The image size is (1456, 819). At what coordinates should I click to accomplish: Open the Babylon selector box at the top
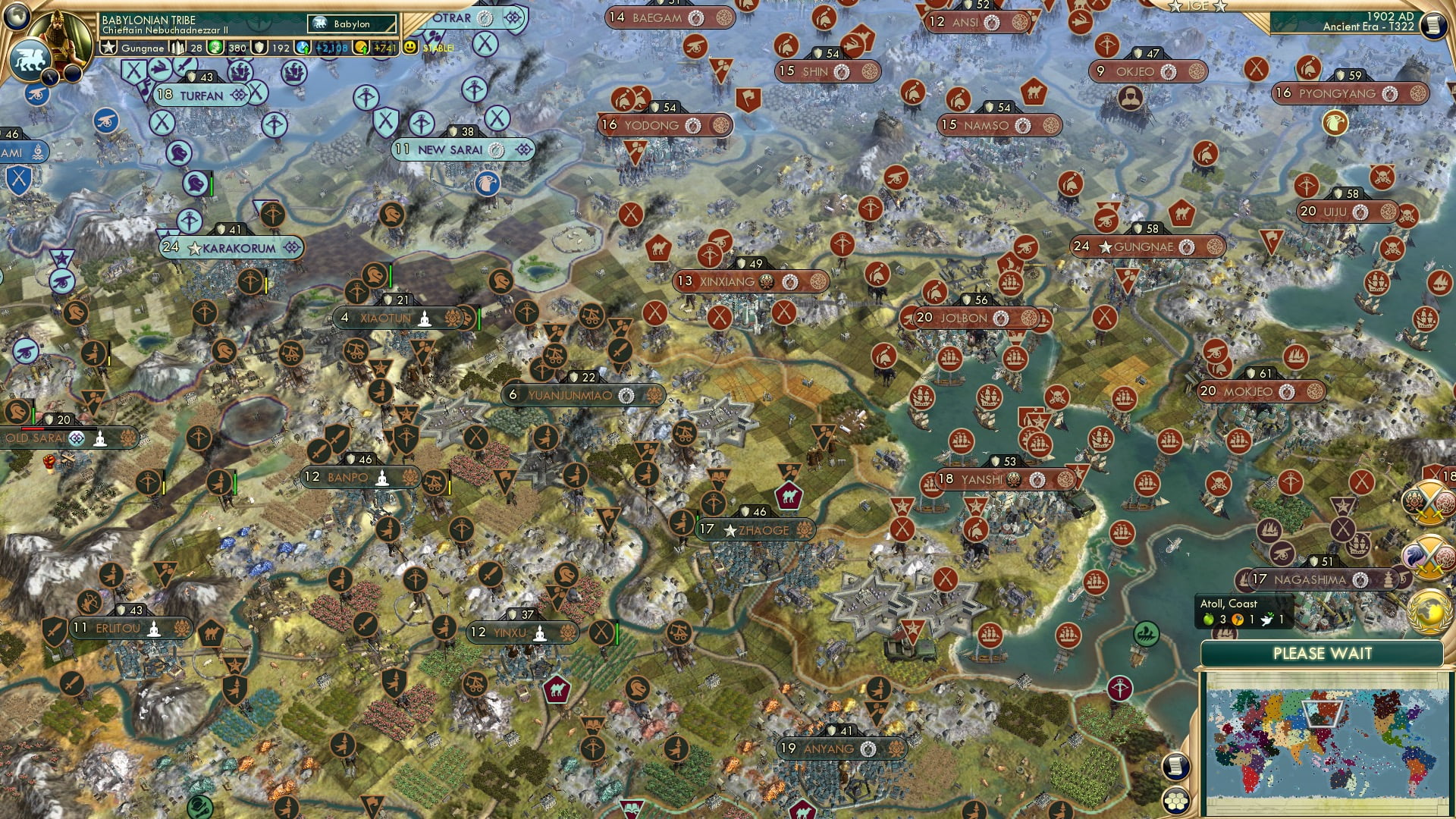click(351, 24)
